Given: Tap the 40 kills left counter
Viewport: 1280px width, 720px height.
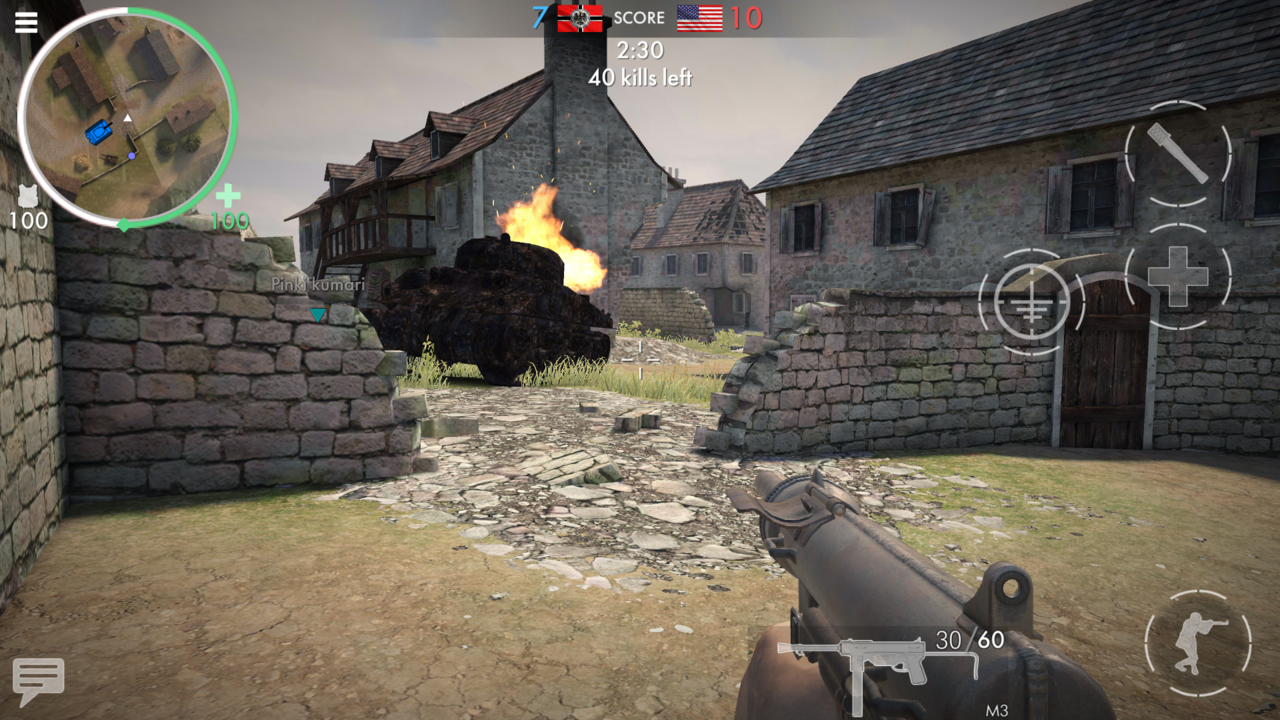Looking at the screenshot, I should (x=640, y=75).
